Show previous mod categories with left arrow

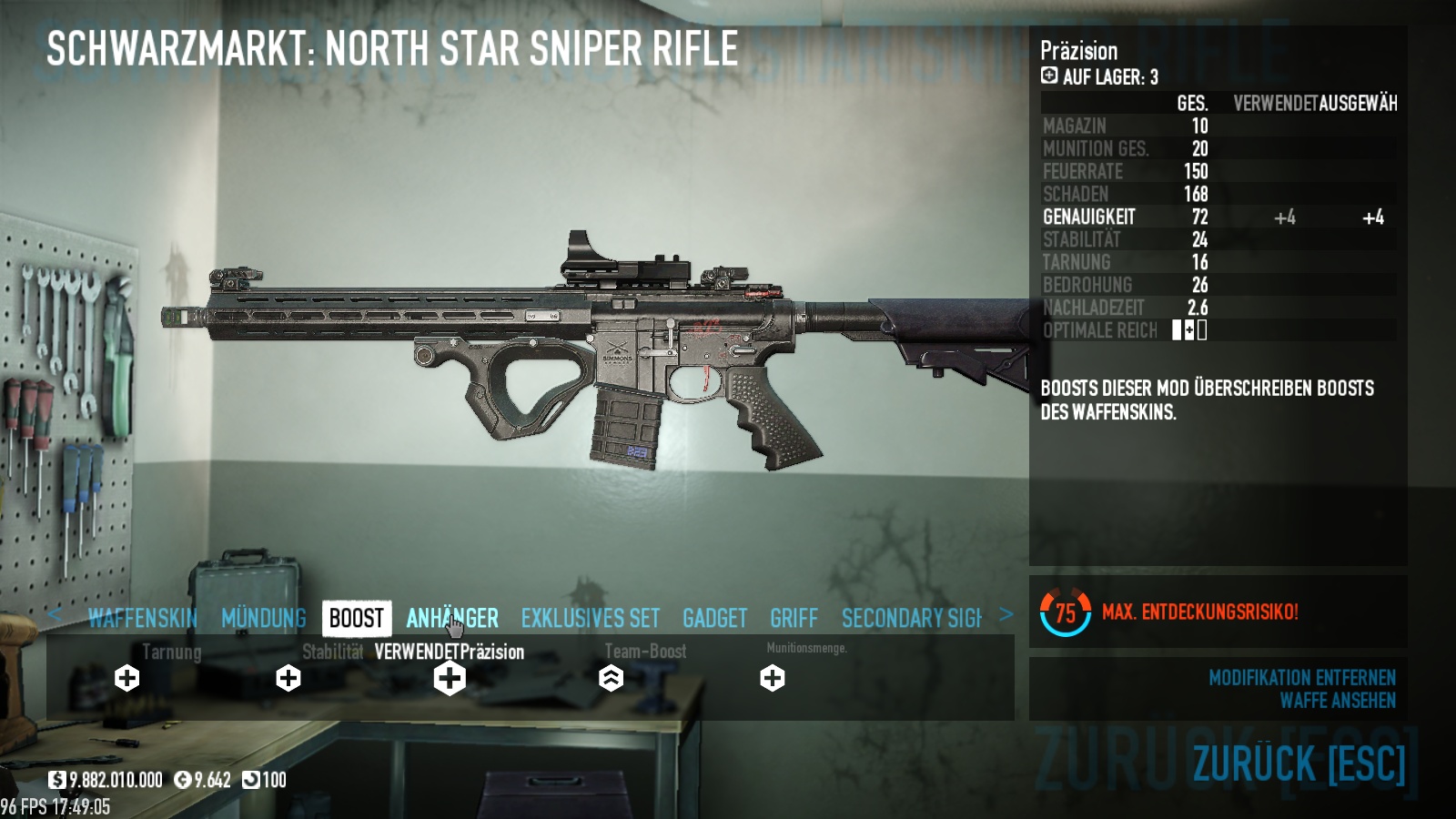[x=55, y=615]
